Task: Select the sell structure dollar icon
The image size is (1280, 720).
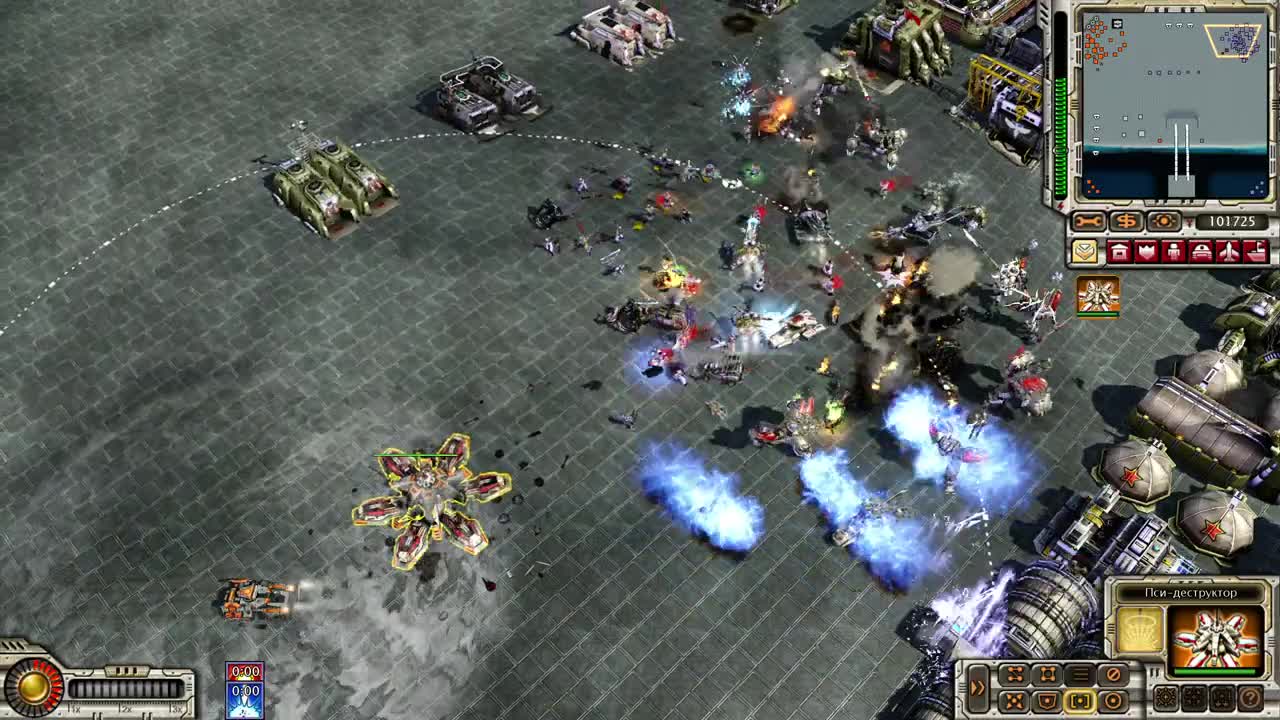Action: pos(1126,221)
